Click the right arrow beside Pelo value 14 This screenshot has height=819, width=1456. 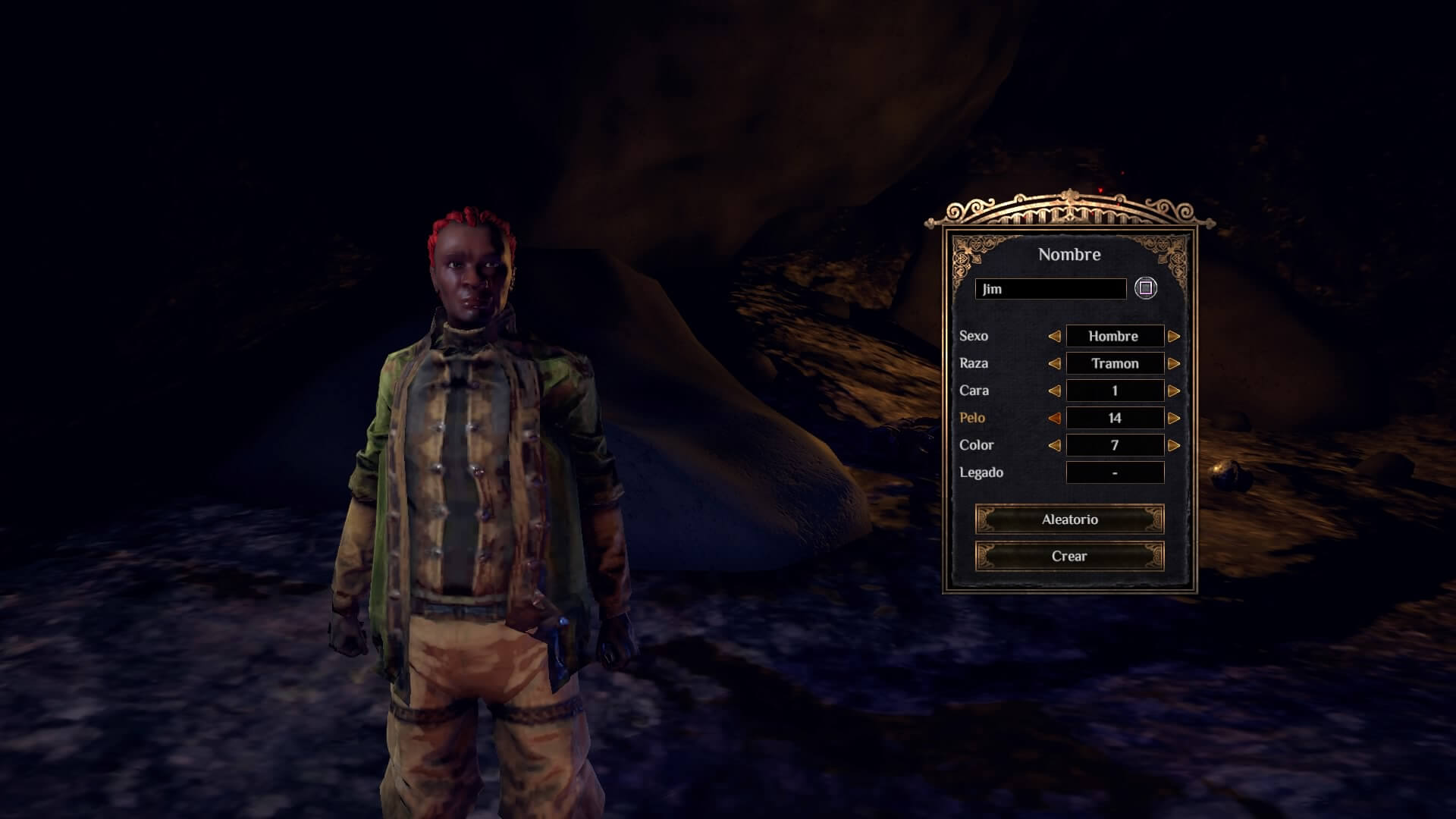tap(1174, 418)
